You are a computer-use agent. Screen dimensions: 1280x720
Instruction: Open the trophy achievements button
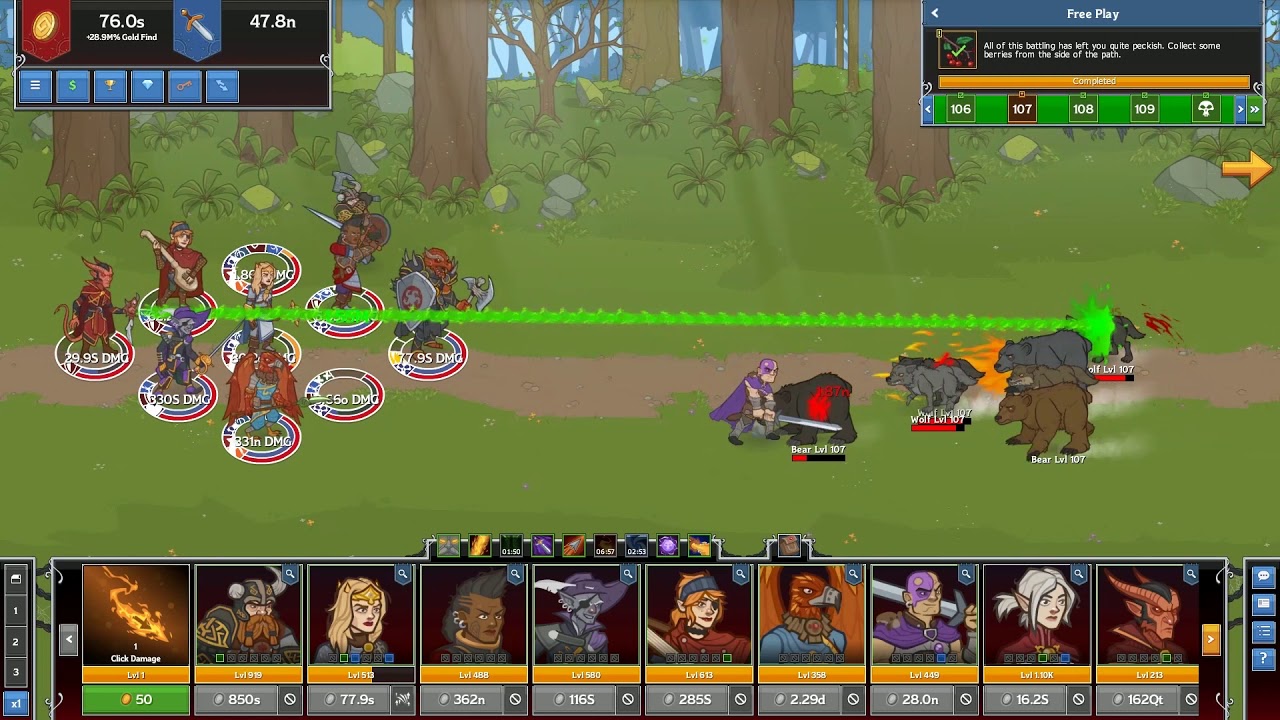tap(110, 86)
